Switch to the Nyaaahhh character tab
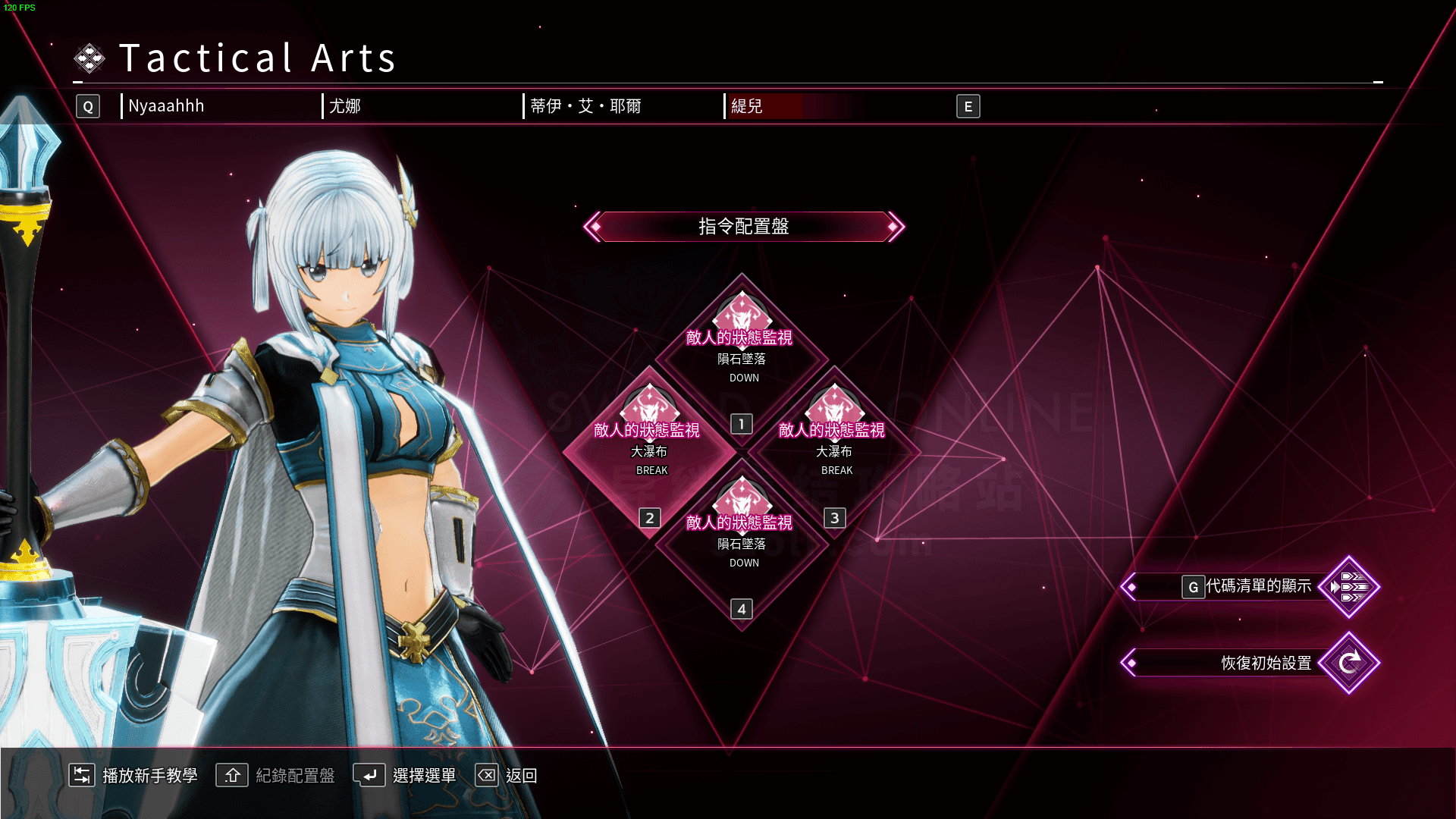Image resolution: width=1456 pixels, height=819 pixels. [166, 106]
